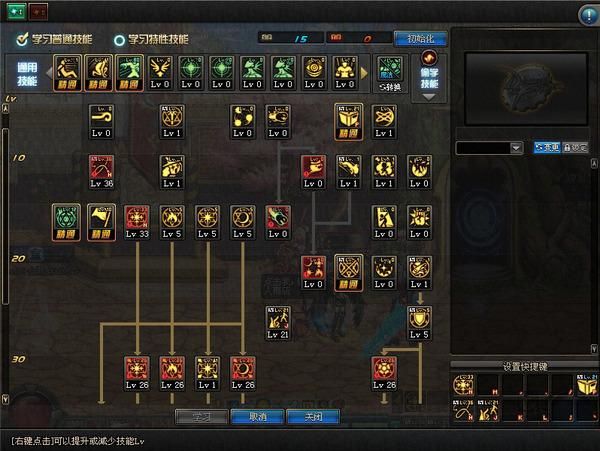Select the red Lv 33 skill icon
600x451 pixels.
click(x=137, y=222)
